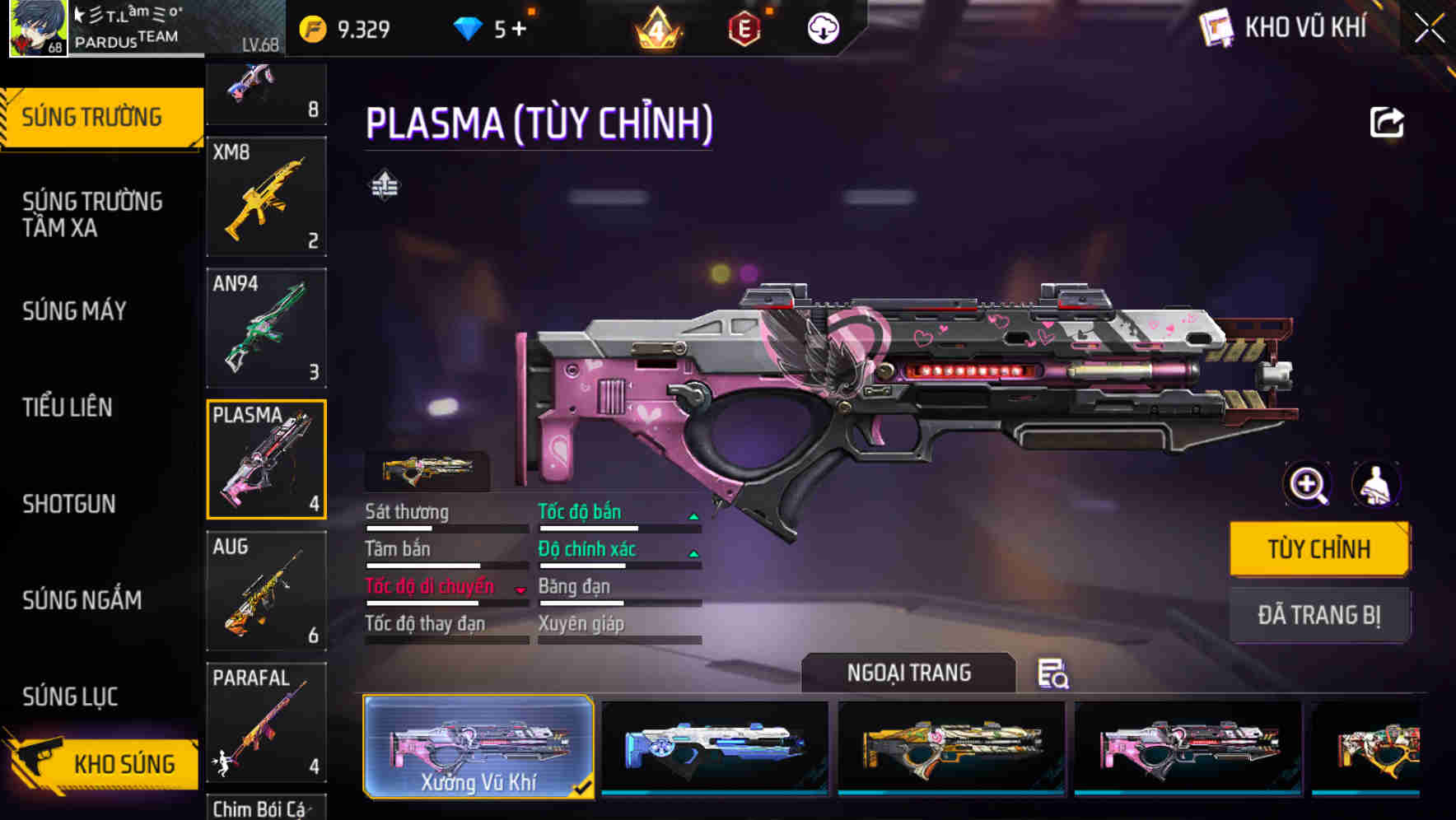This screenshot has width=1456, height=820.
Task: Zoom in with the magnifier icon
Action: click(x=1308, y=485)
